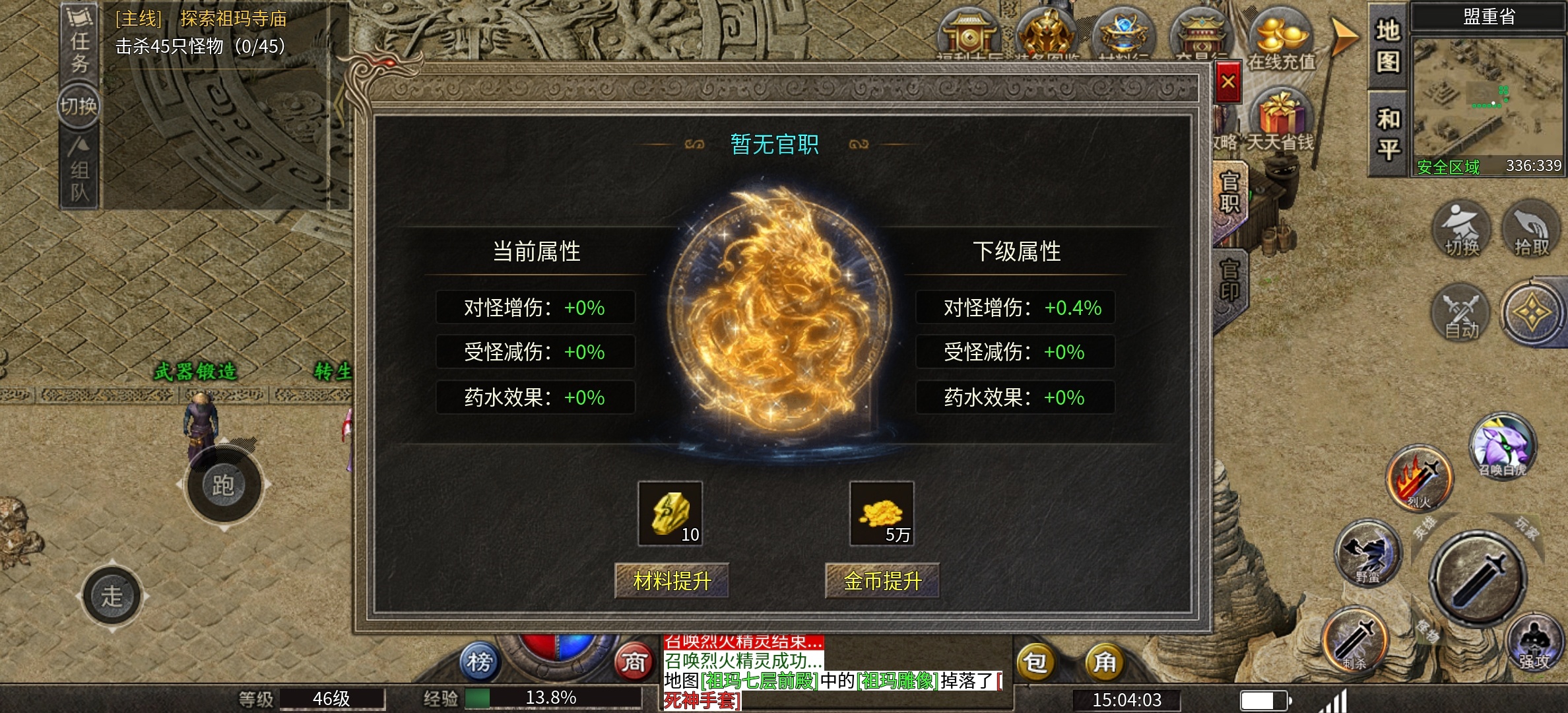Open the 在线充值 recharge icon
This screenshot has width=1568, height=713.
point(1281,38)
